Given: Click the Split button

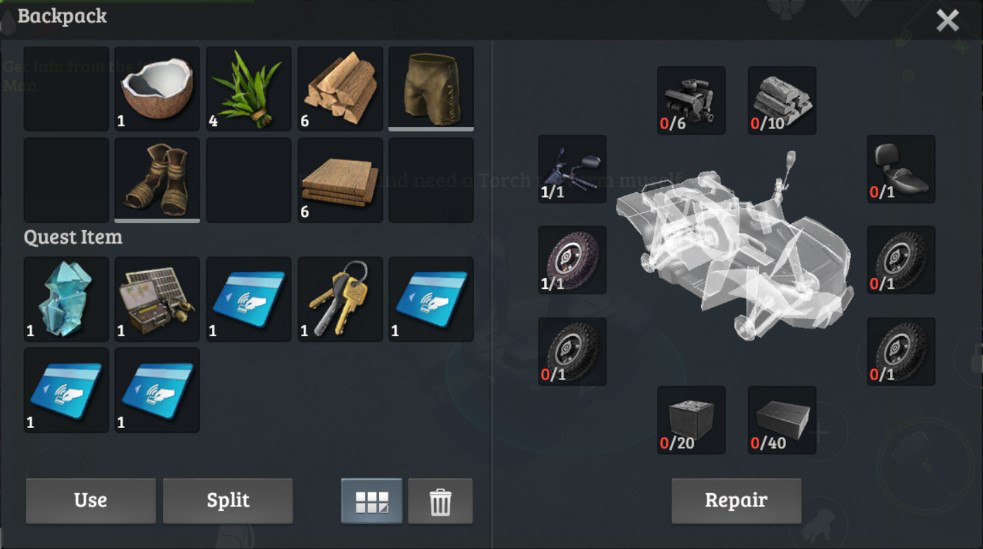Looking at the screenshot, I should coord(228,500).
